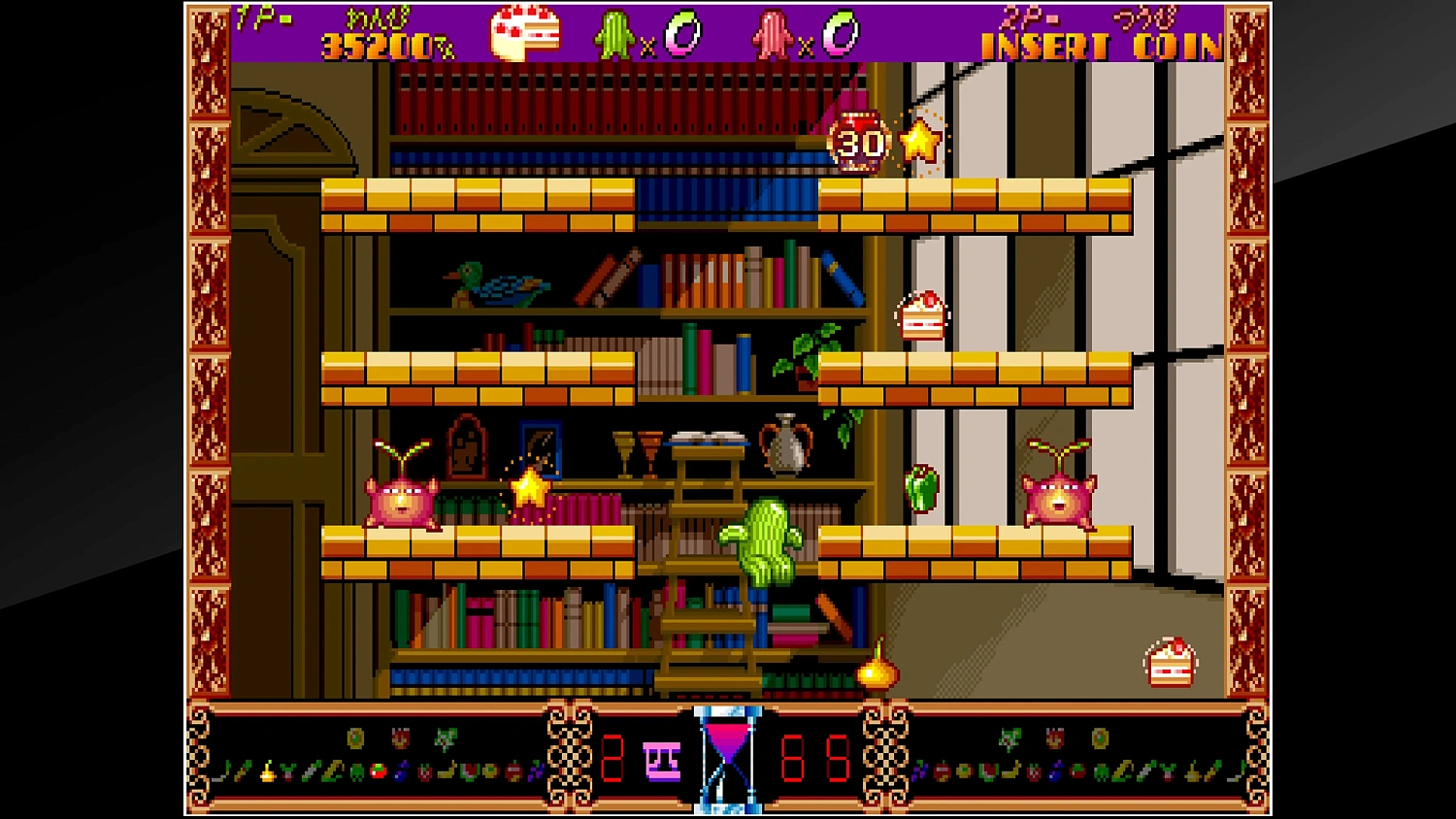Click the cake slice in the bottom-right corner
Viewport: 1456px width, 819px height.
1169,661
